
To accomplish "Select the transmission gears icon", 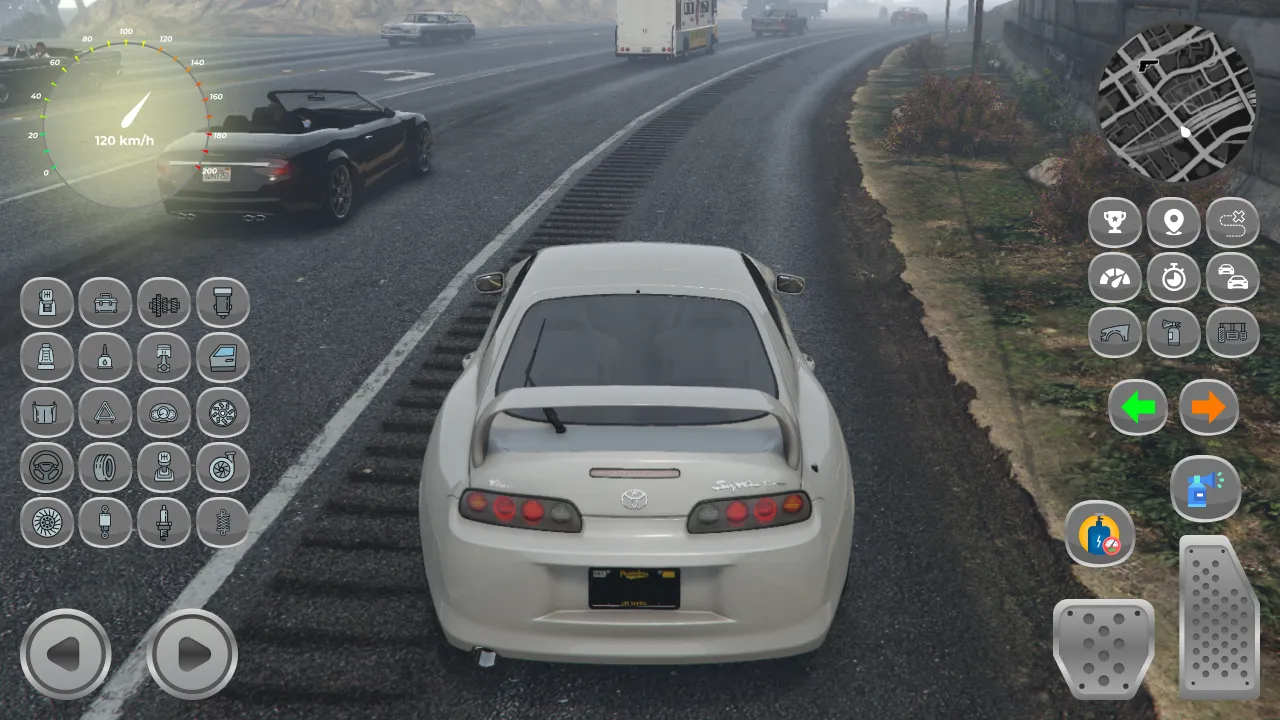I will click(164, 303).
